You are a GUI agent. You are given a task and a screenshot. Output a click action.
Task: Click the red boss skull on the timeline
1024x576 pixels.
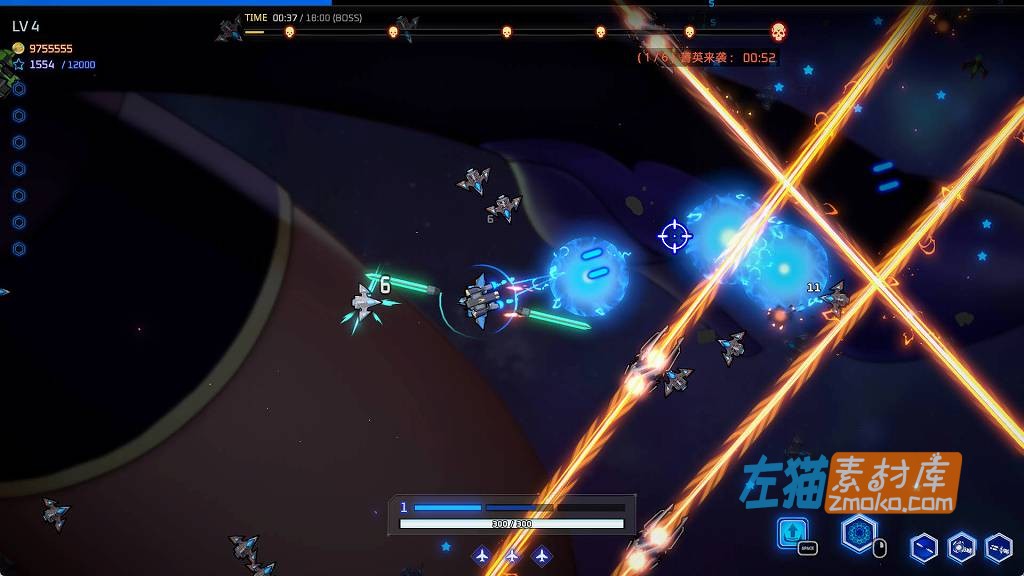click(779, 31)
